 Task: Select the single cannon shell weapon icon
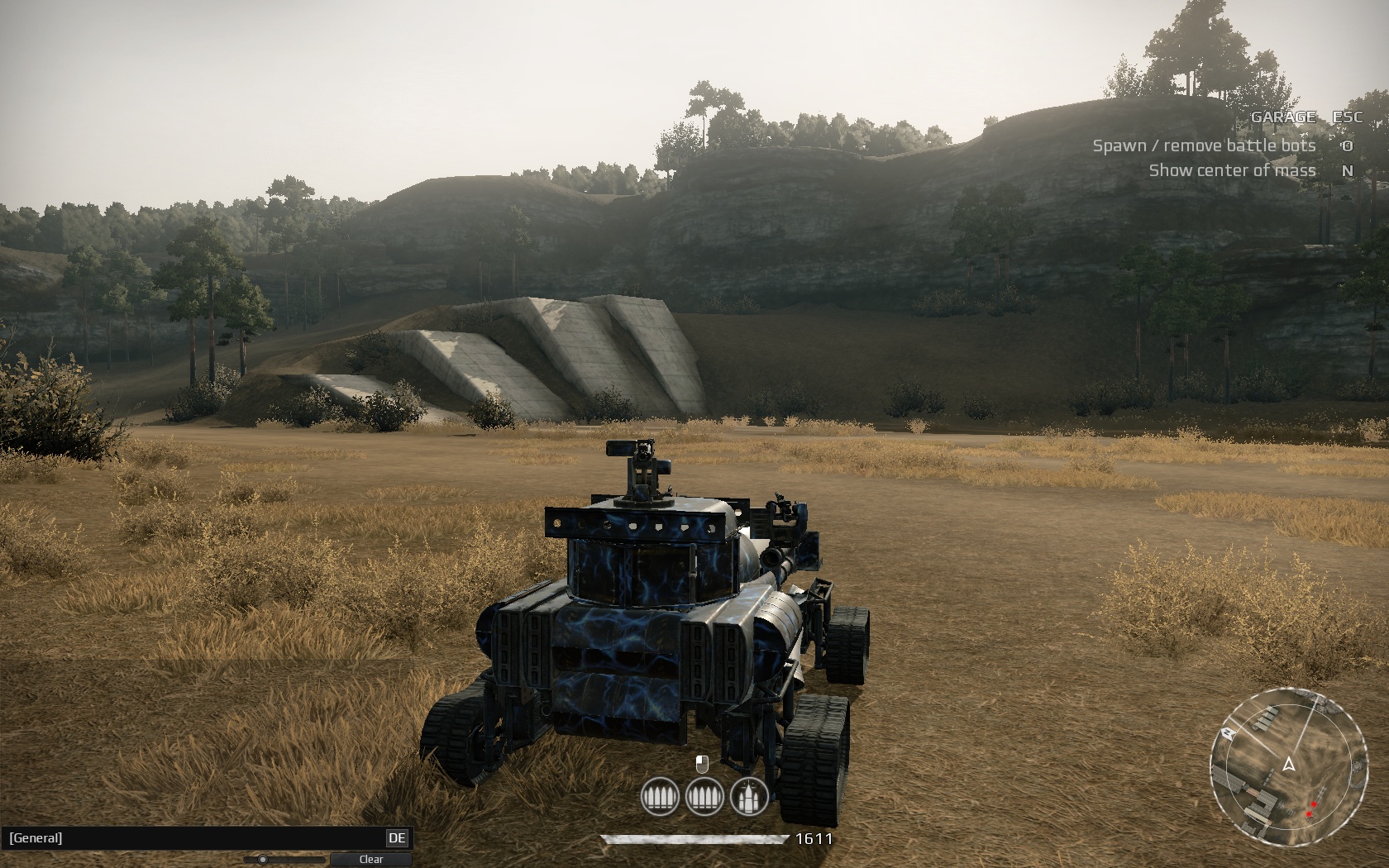point(749,797)
